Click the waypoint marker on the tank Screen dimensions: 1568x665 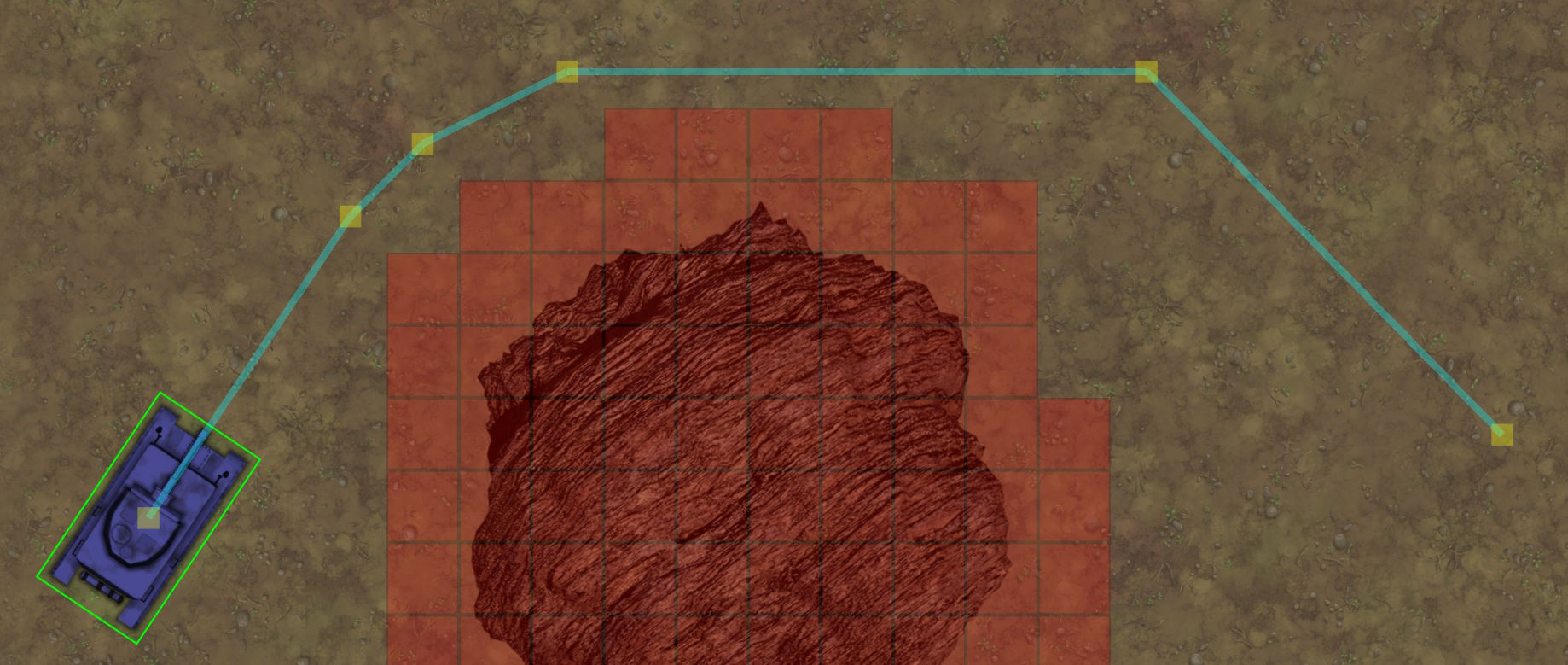(148, 516)
